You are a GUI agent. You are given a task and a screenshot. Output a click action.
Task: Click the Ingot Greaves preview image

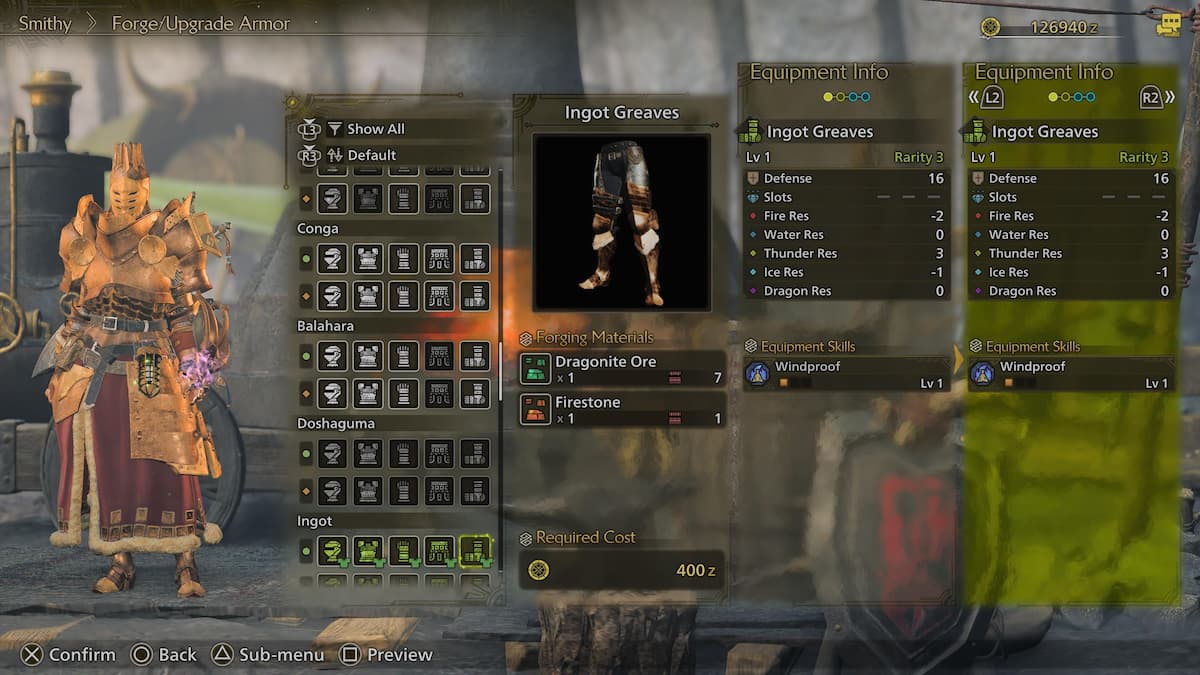click(x=621, y=222)
